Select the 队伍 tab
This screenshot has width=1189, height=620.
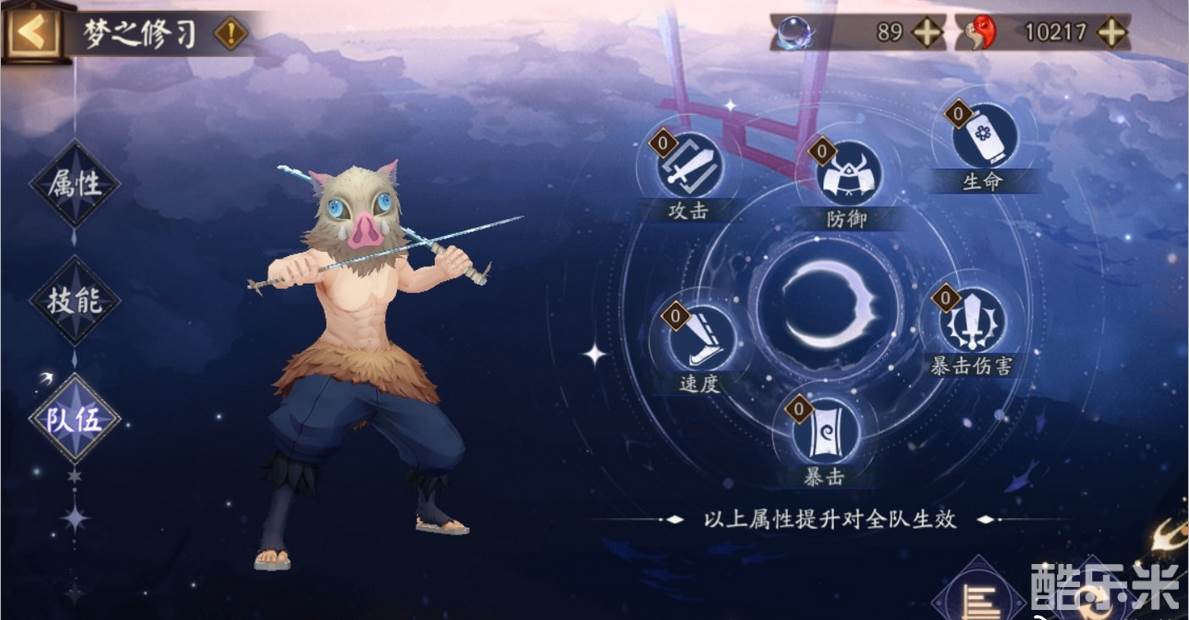point(75,419)
